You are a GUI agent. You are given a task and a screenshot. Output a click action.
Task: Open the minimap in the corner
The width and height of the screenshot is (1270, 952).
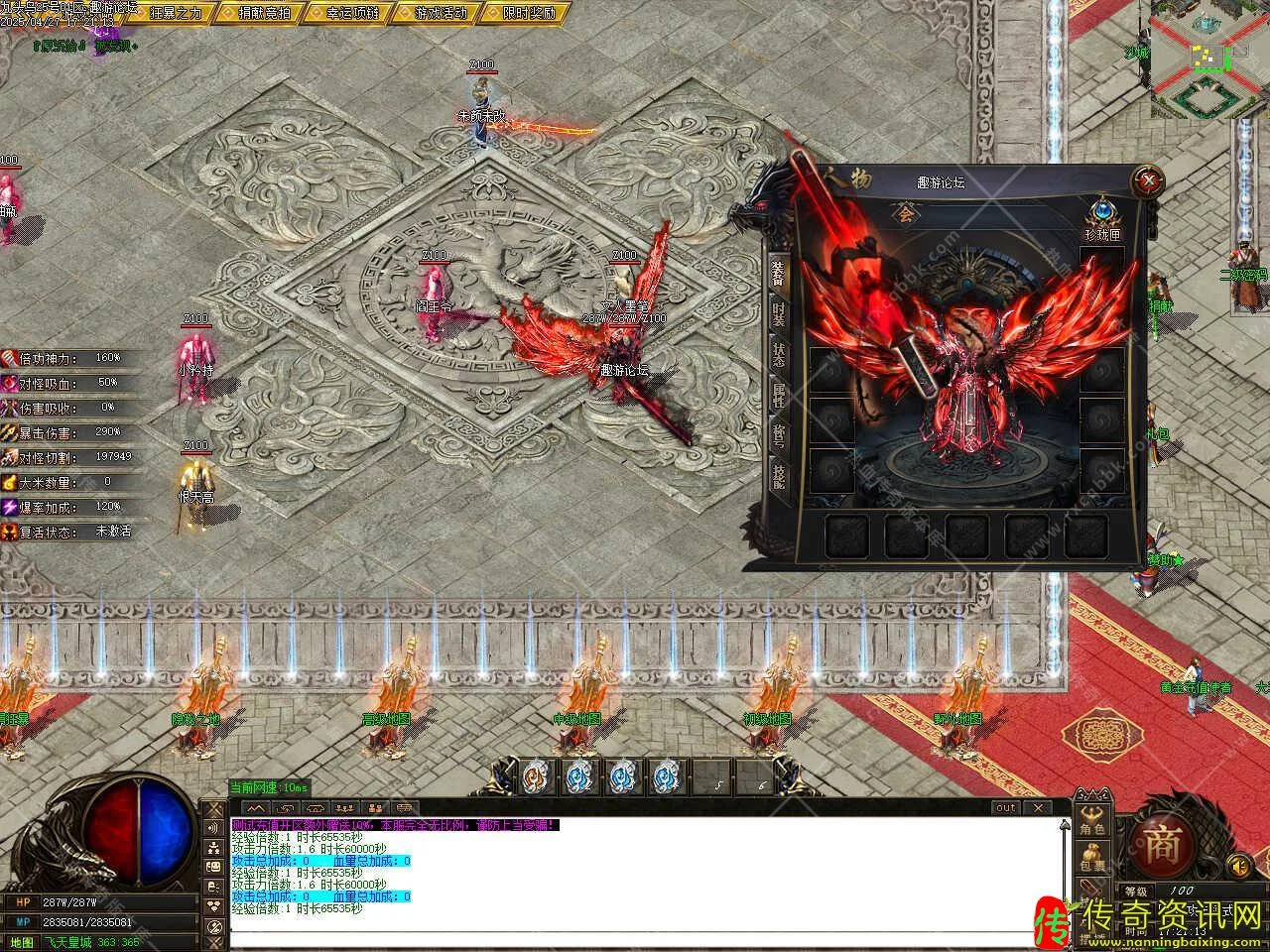coord(1208,58)
